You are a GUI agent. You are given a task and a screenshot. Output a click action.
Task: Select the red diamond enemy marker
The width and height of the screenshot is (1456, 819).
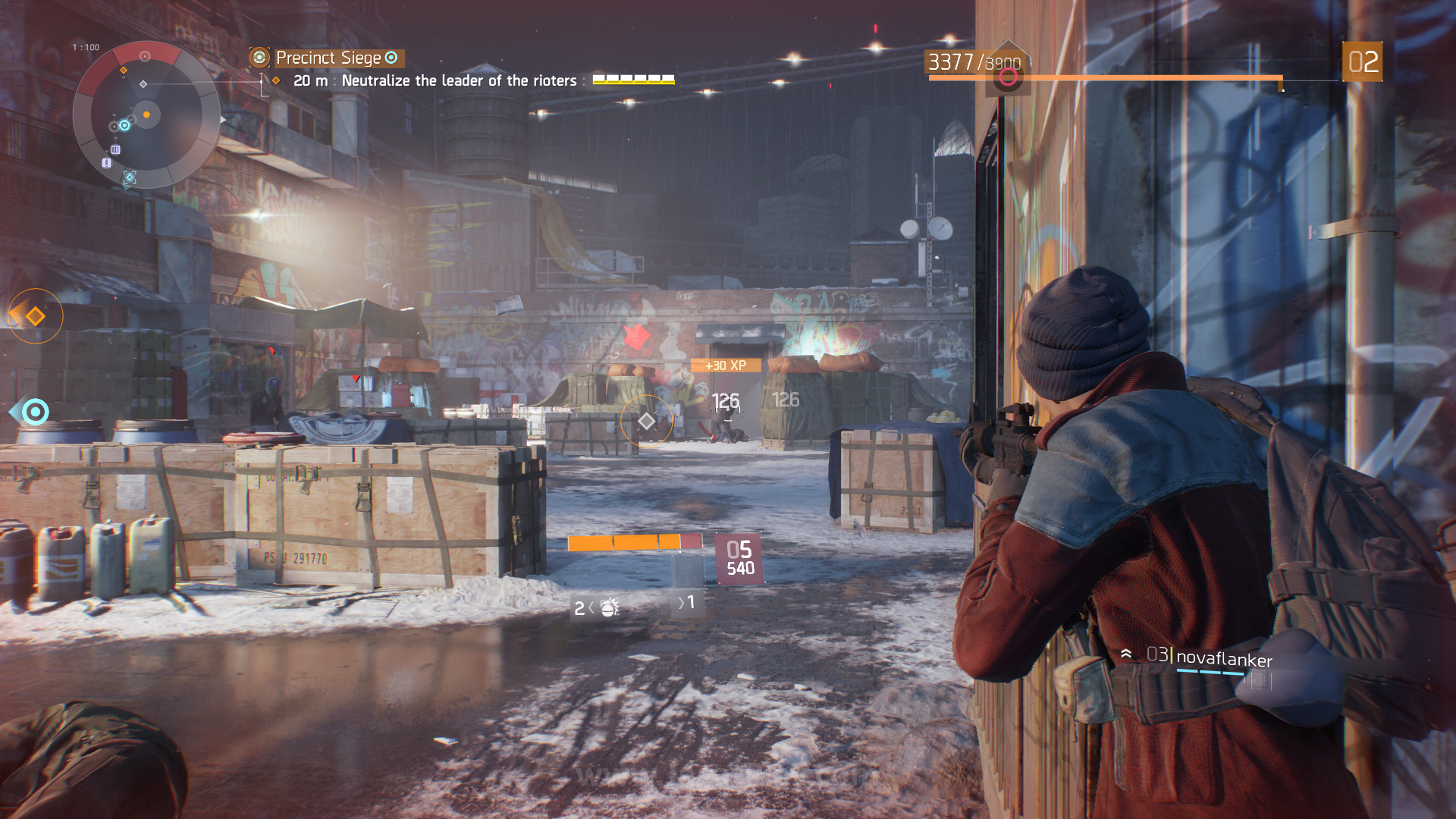click(x=637, y=337)
